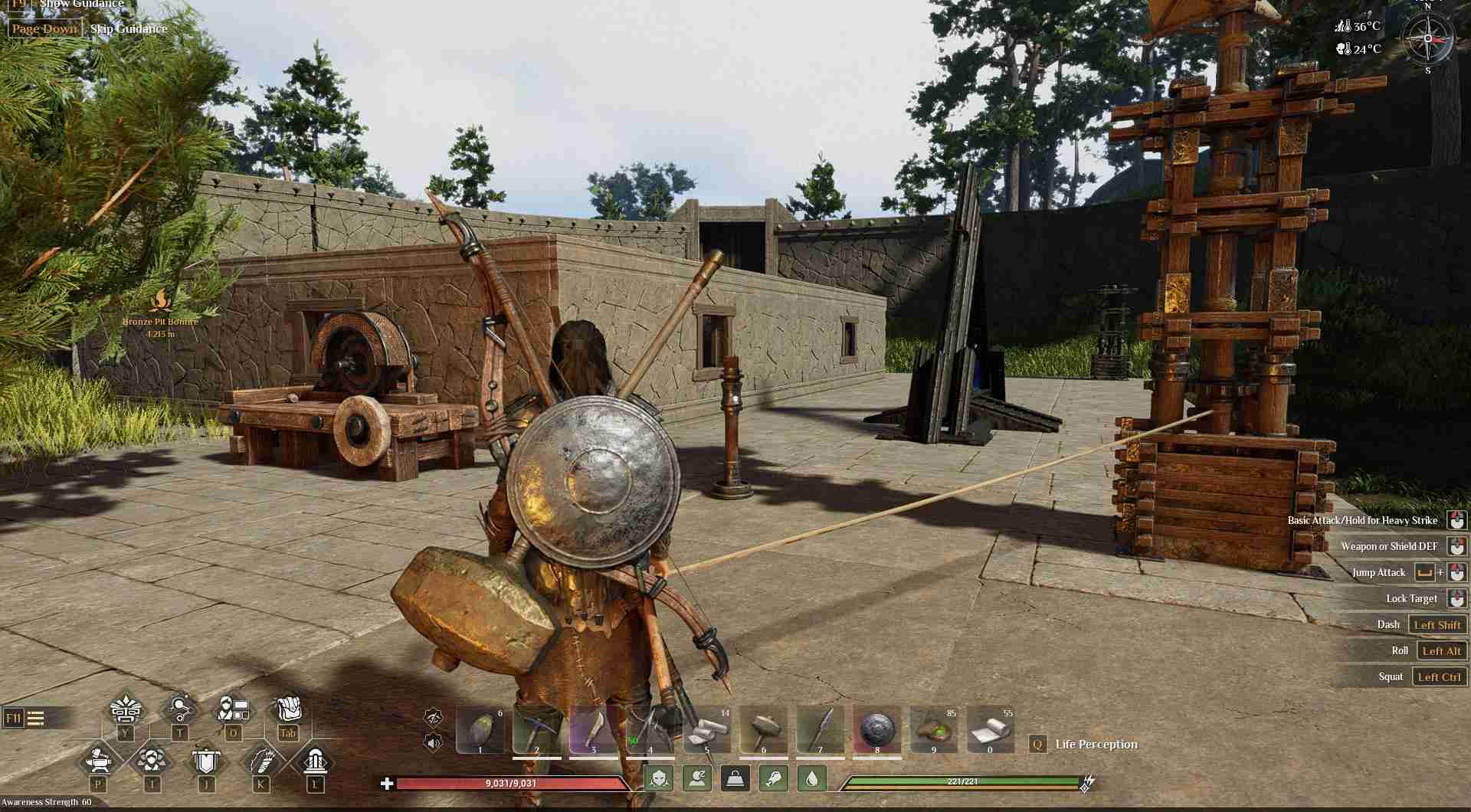
Task: Toggle the crossed-eye visibility icon
Action: [434, 717]
